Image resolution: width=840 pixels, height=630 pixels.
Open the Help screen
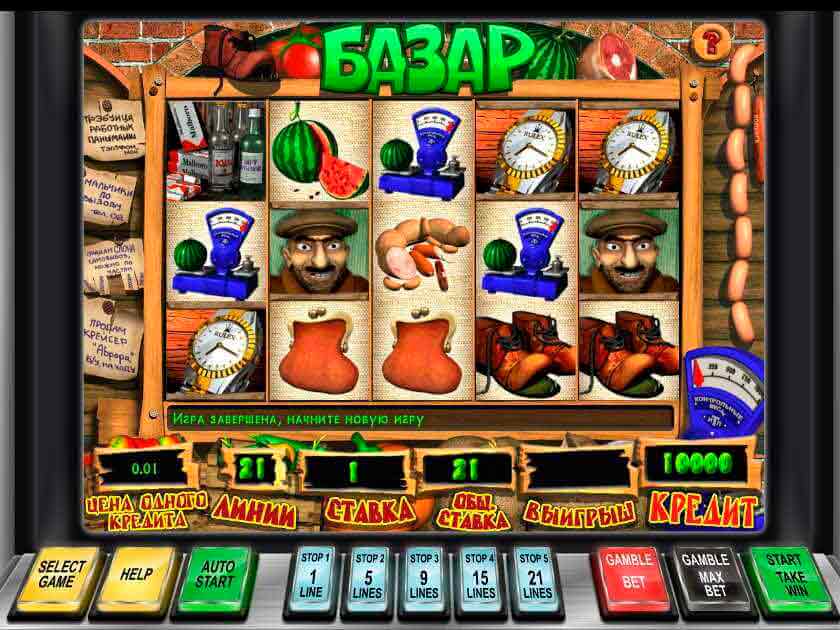138,575
